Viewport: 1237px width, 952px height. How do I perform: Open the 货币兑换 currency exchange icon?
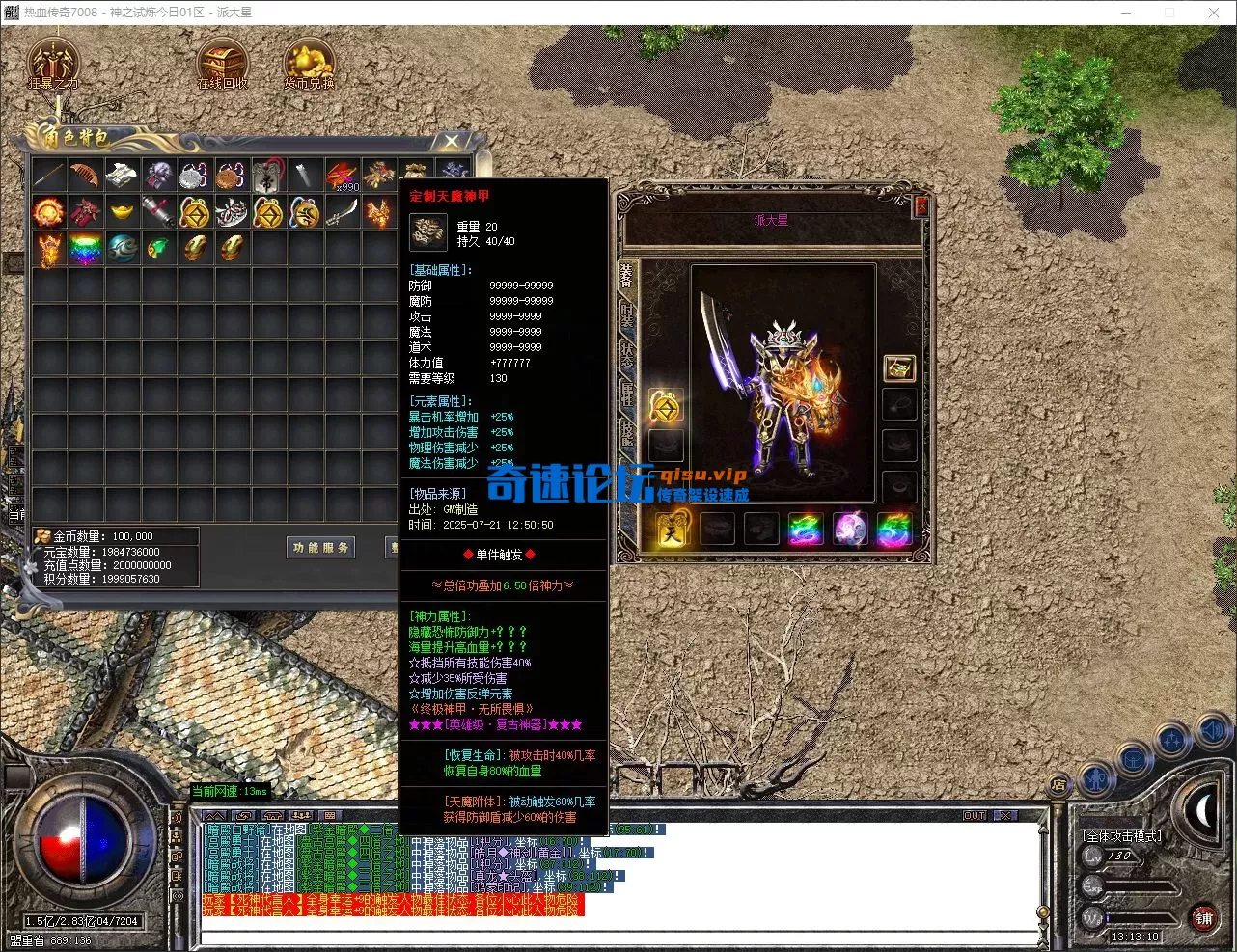coord(309,64)
